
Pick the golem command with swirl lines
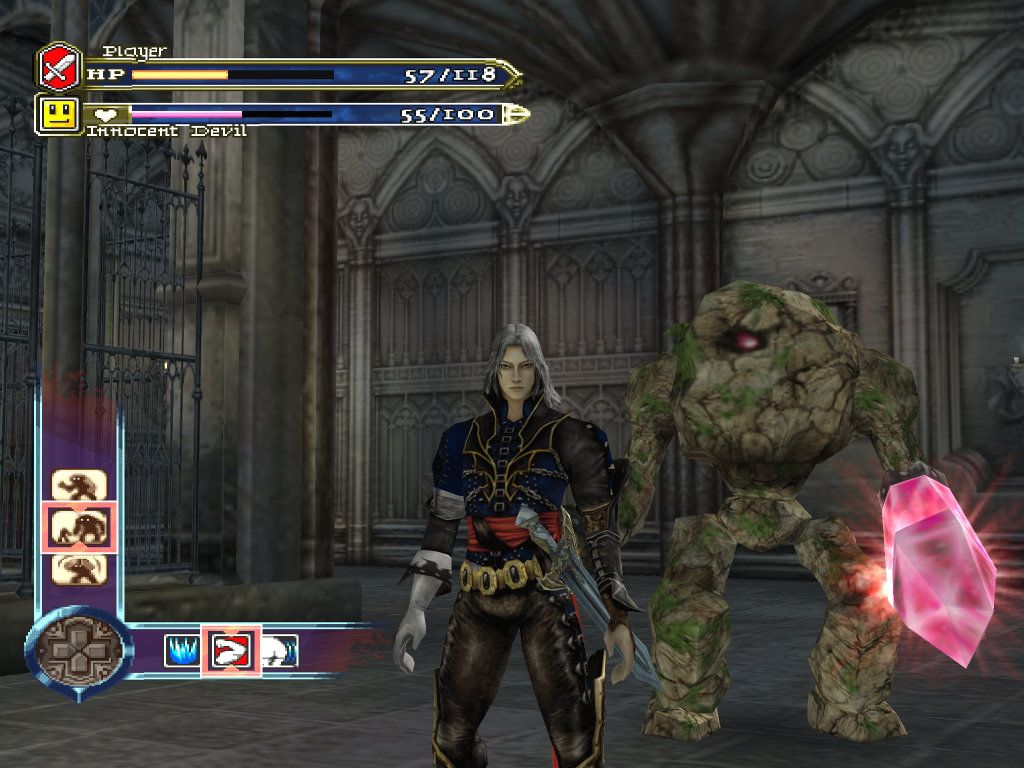tap(79, 567)
